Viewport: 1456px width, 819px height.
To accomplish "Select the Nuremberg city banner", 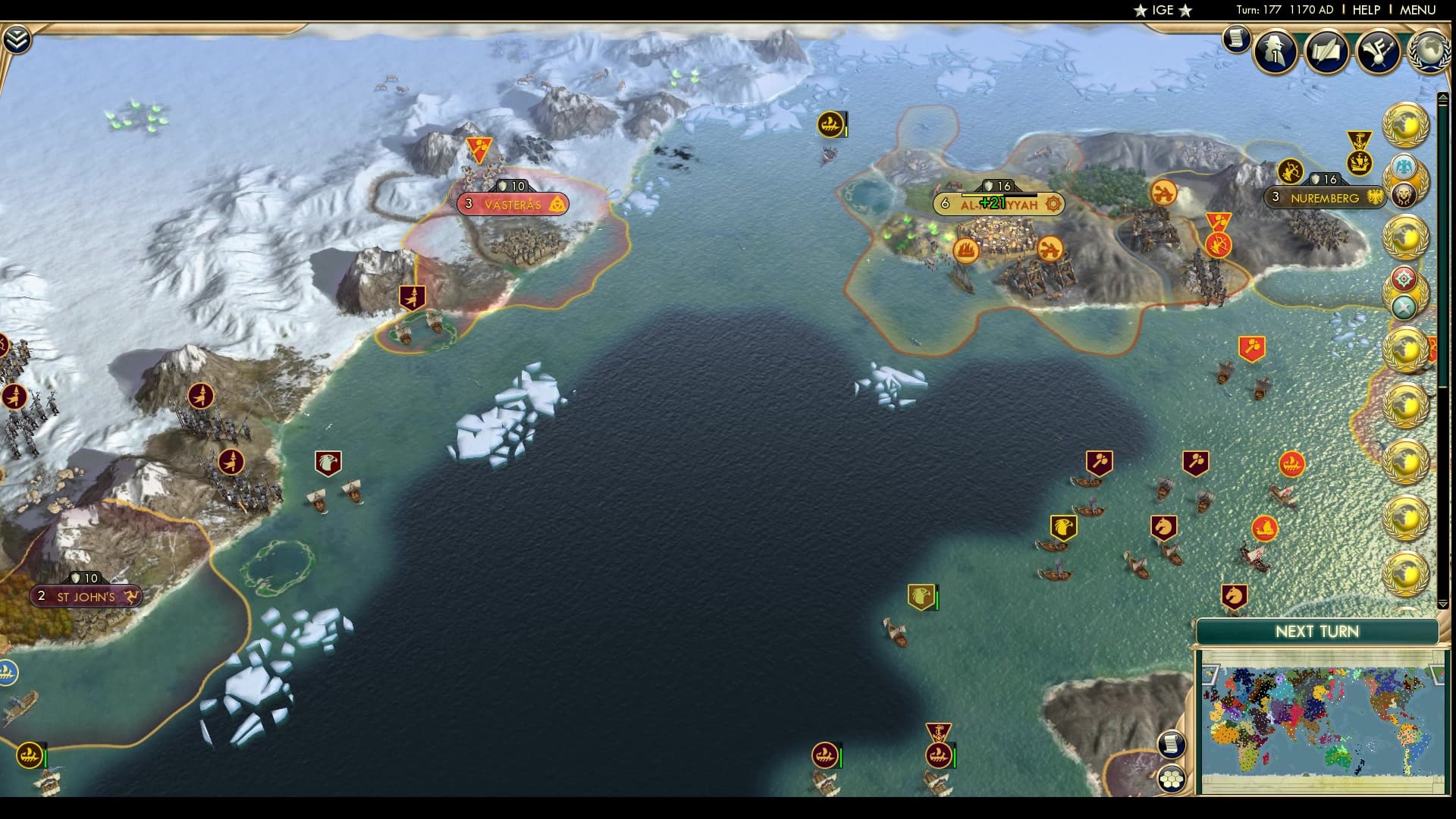I will pyautogui.click(x=1321, y=198).
